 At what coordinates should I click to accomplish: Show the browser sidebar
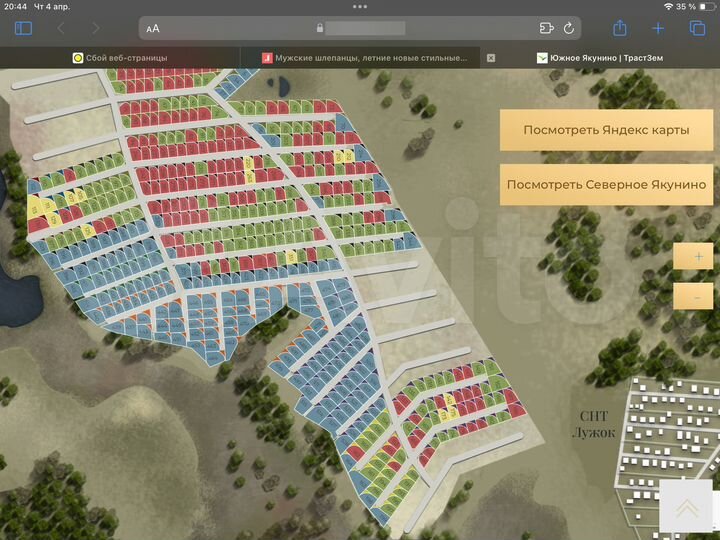pyautogui.click(x=23, y=28)
